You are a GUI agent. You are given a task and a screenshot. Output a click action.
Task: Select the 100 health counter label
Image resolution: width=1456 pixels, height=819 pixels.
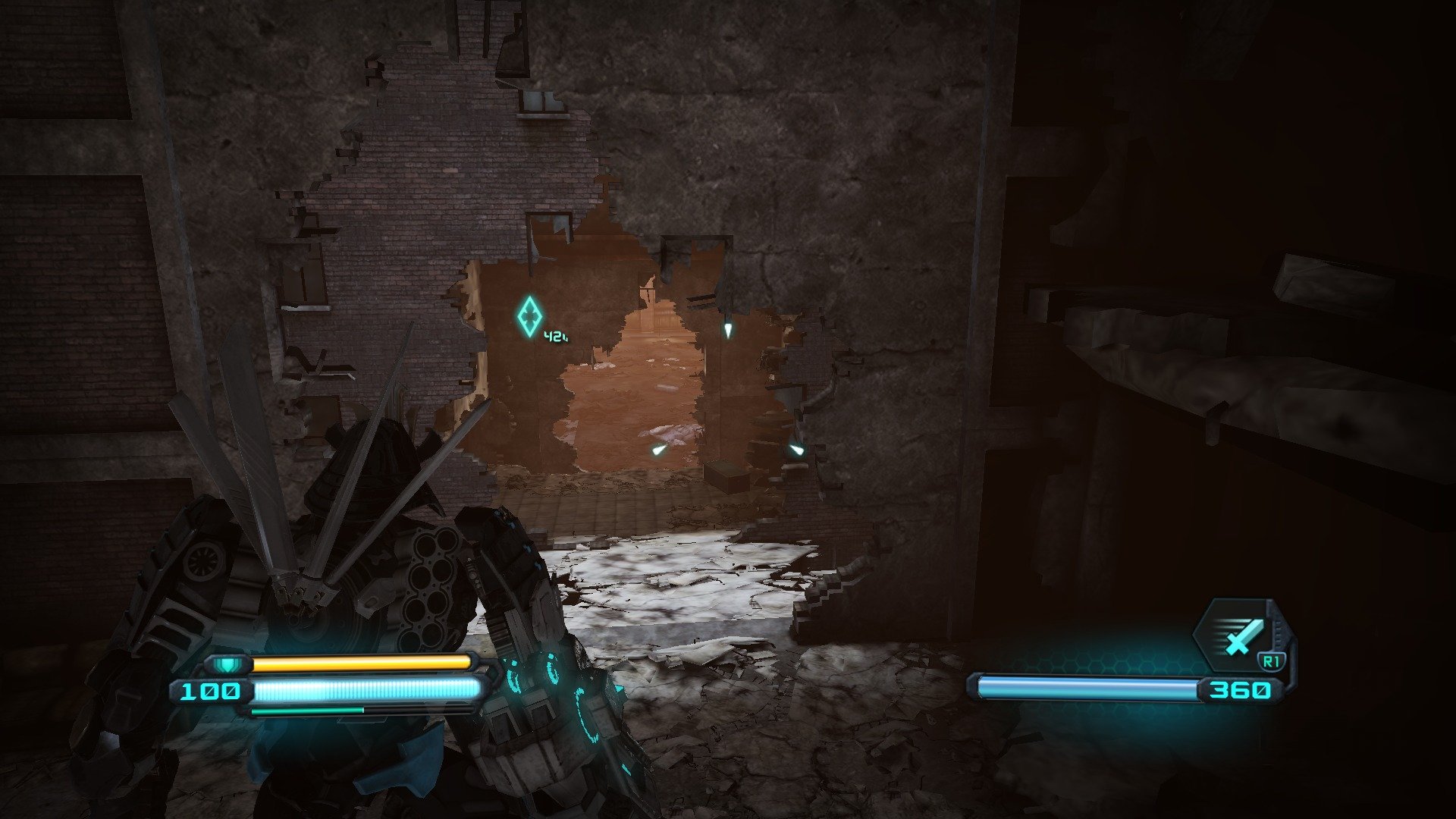[211, 692]
